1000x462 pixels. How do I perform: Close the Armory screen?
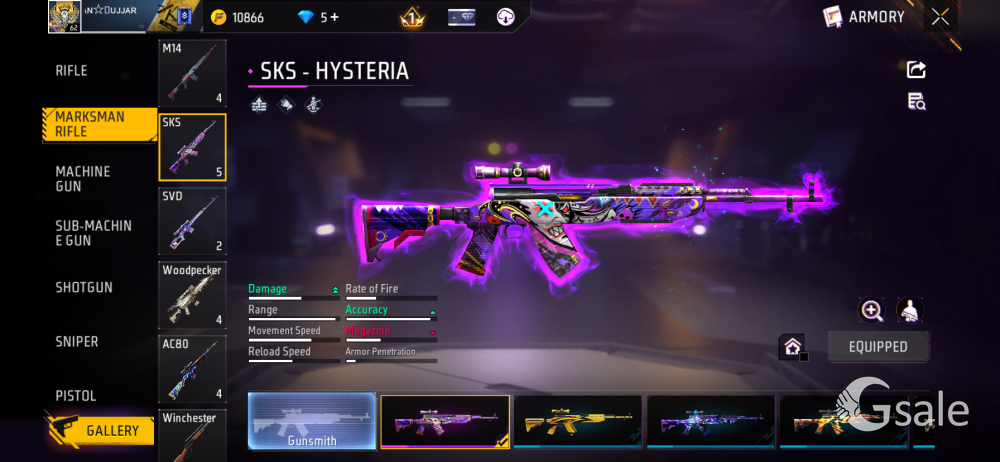[x=940, y=16]
